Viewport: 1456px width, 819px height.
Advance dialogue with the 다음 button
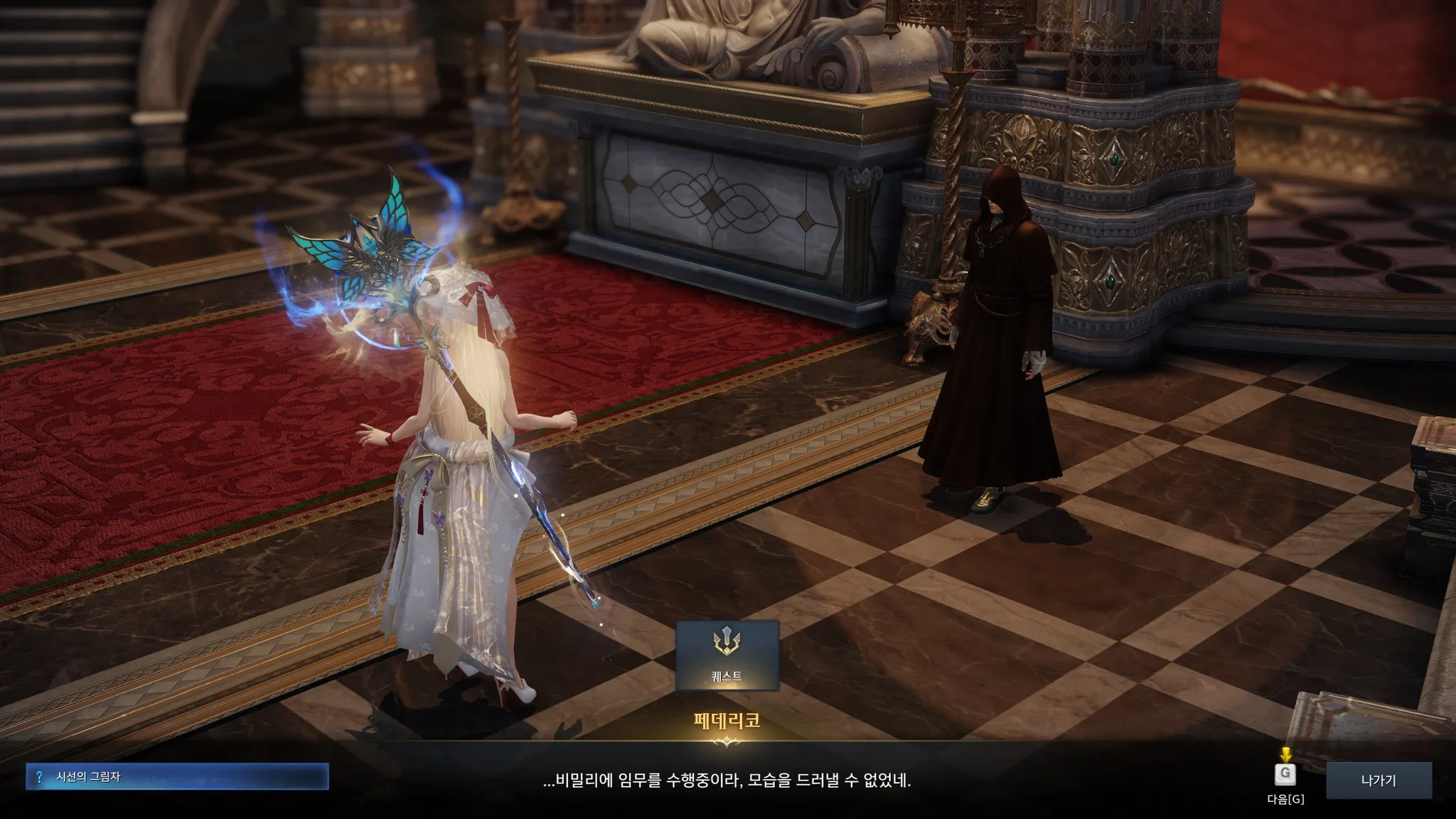pyautogui.click(x=1285, y=775)
